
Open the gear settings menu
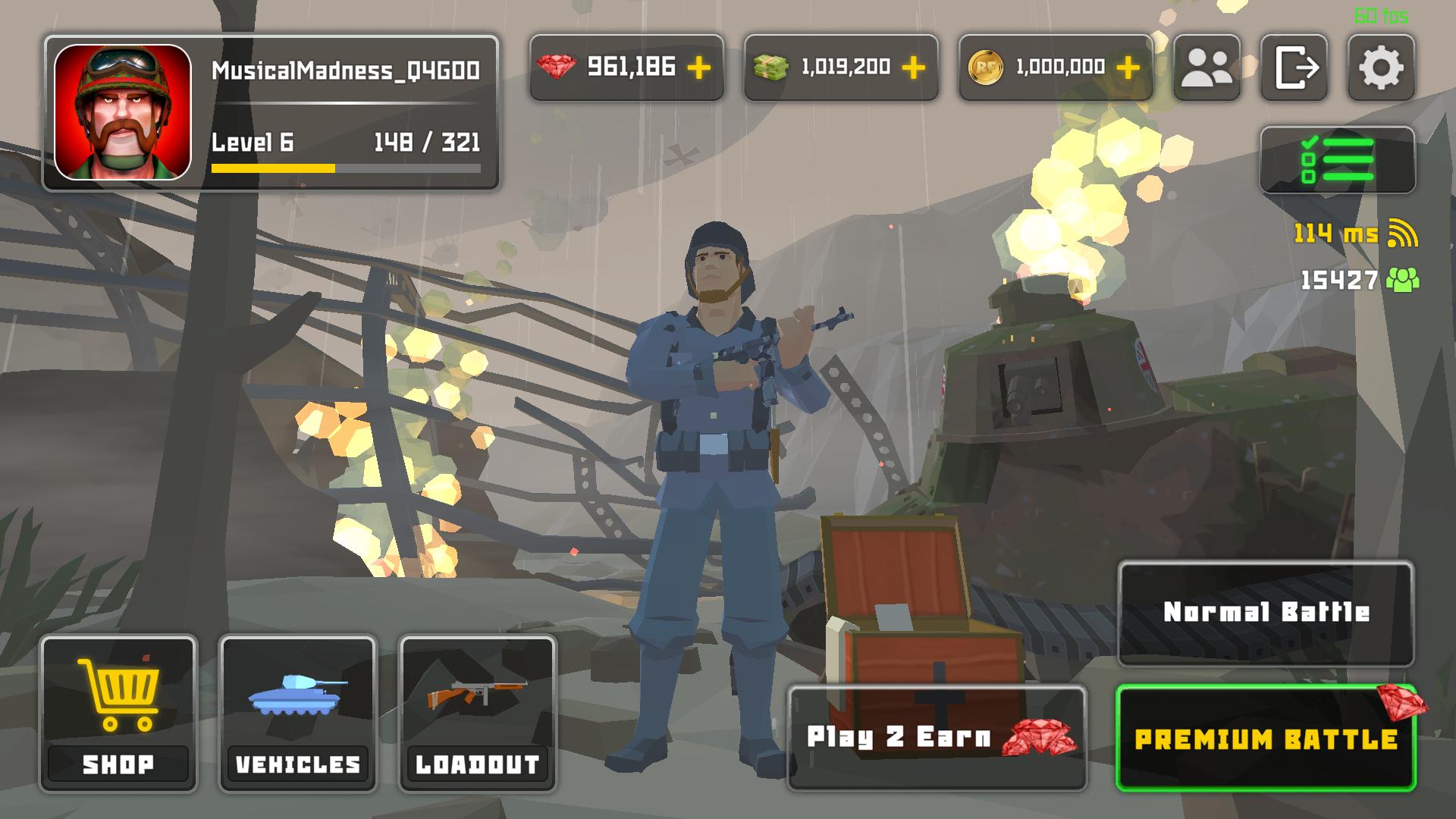coord(1380,67)
